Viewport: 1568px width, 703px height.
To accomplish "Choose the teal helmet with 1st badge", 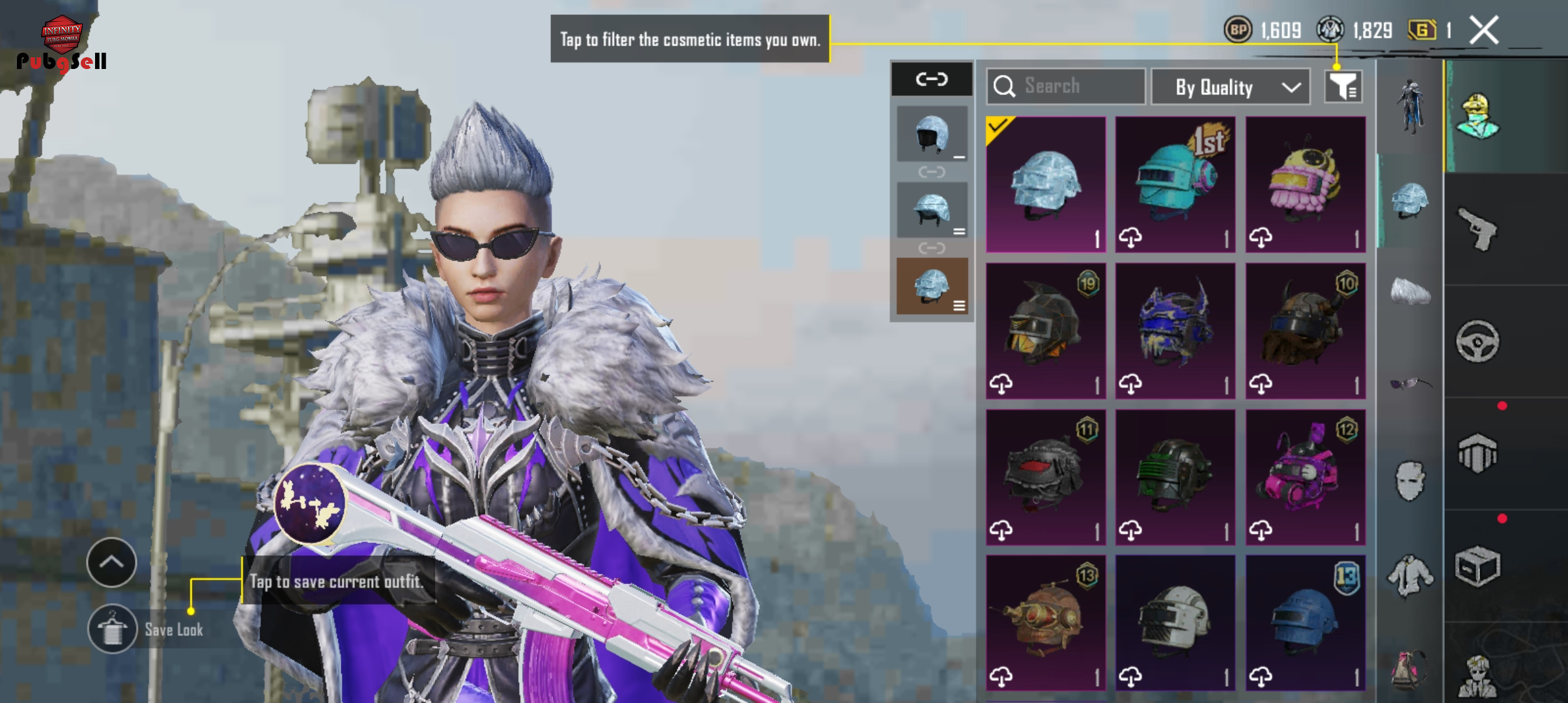I will [x=1175, y=184].
